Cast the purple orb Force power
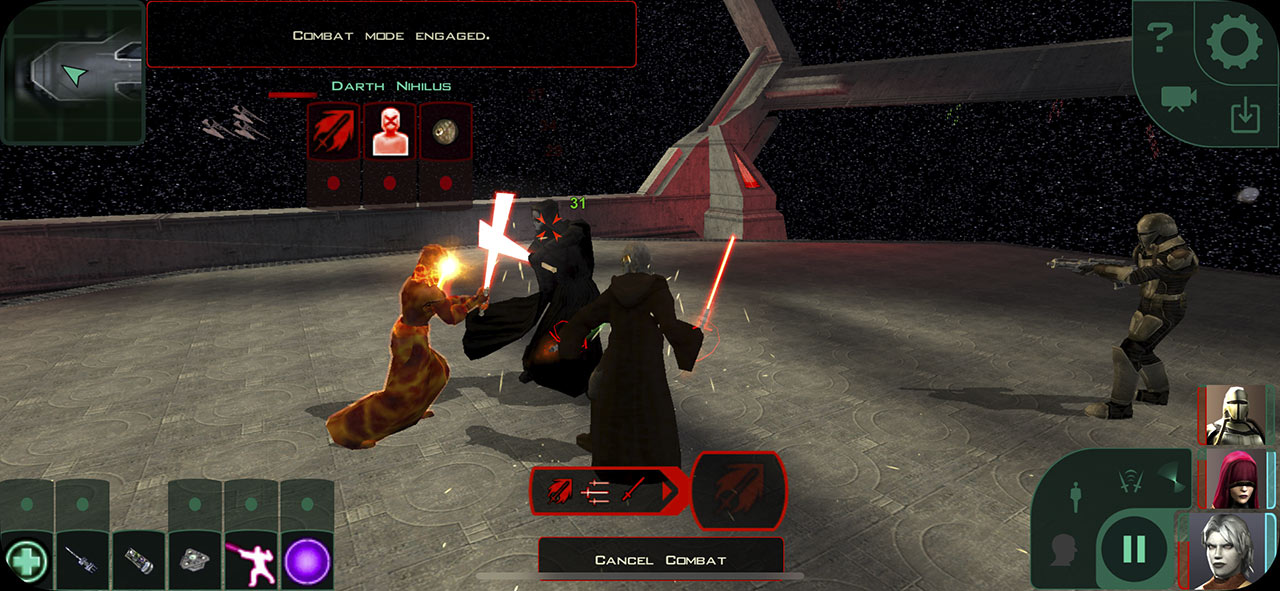Viewport: 1280px width, 591px height. (306, 560)
